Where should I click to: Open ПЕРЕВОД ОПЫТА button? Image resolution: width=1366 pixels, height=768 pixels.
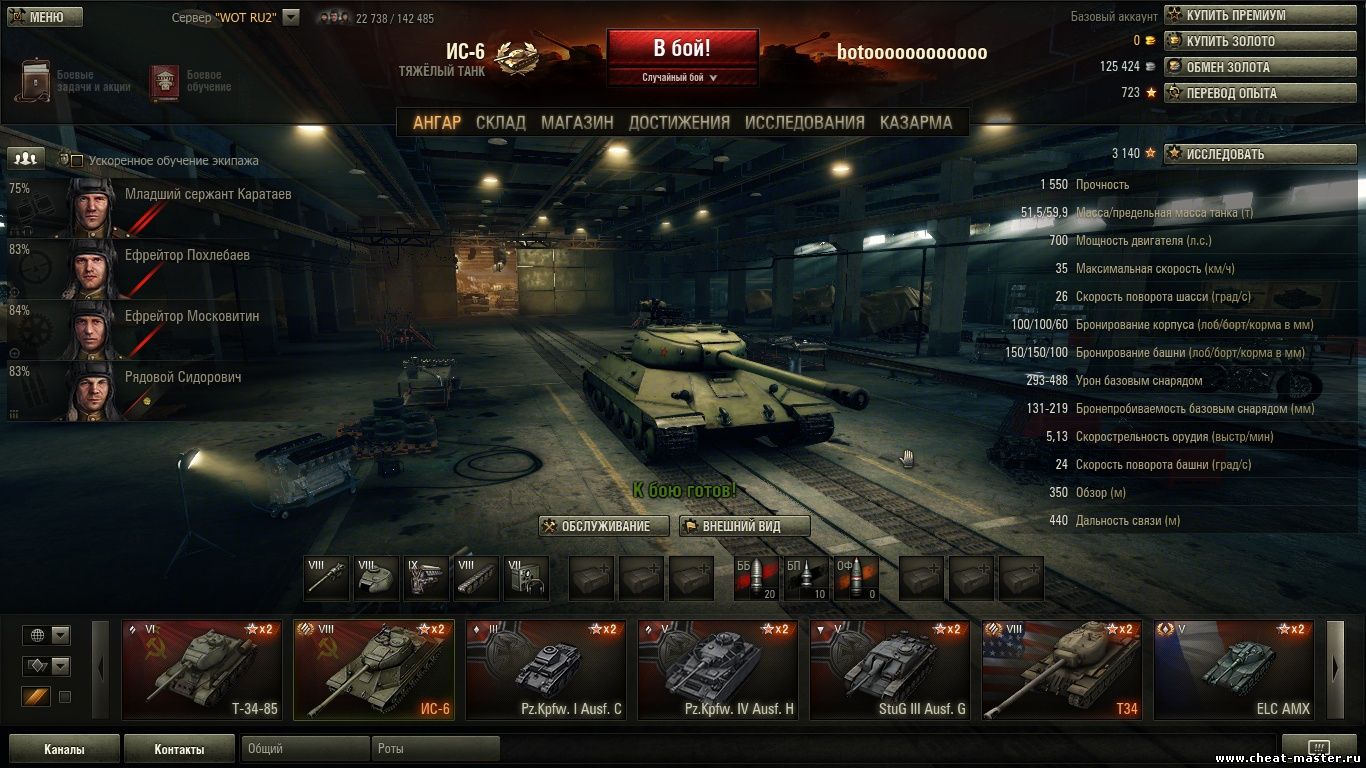point(1260,93)
